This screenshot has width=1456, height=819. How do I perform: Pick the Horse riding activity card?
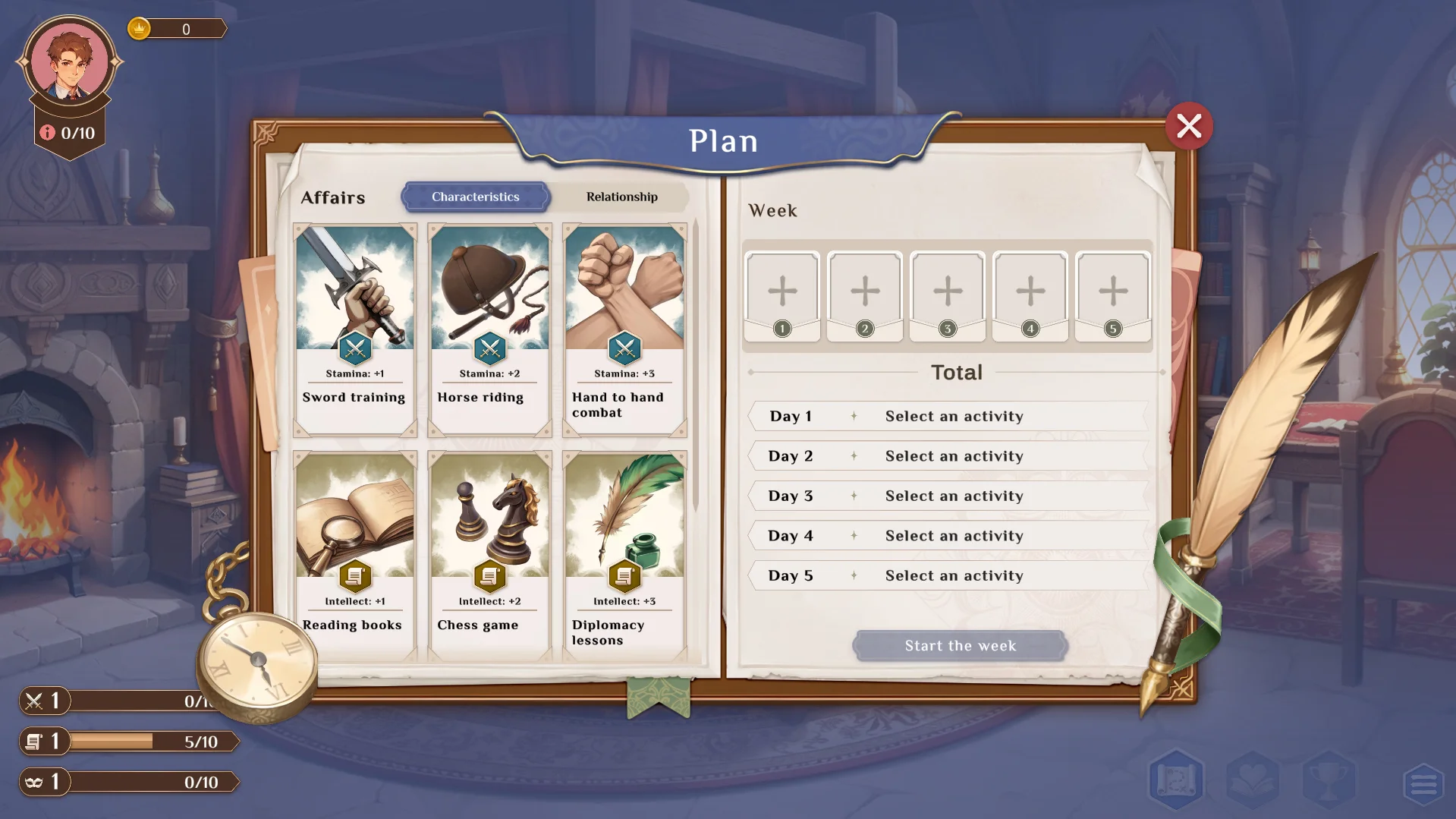489,329
